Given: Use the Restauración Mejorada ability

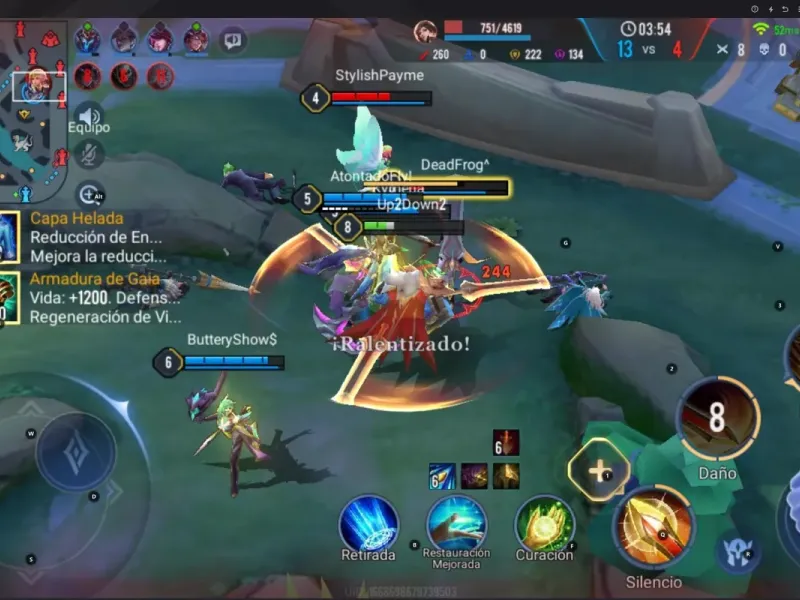Looking at the screenshot, I should pos(456,524).
